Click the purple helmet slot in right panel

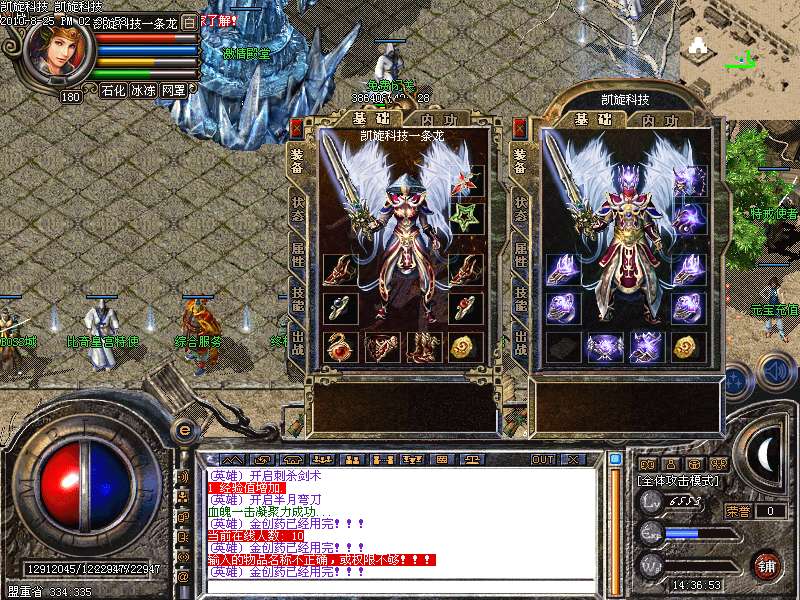click(x=689, y=181)
